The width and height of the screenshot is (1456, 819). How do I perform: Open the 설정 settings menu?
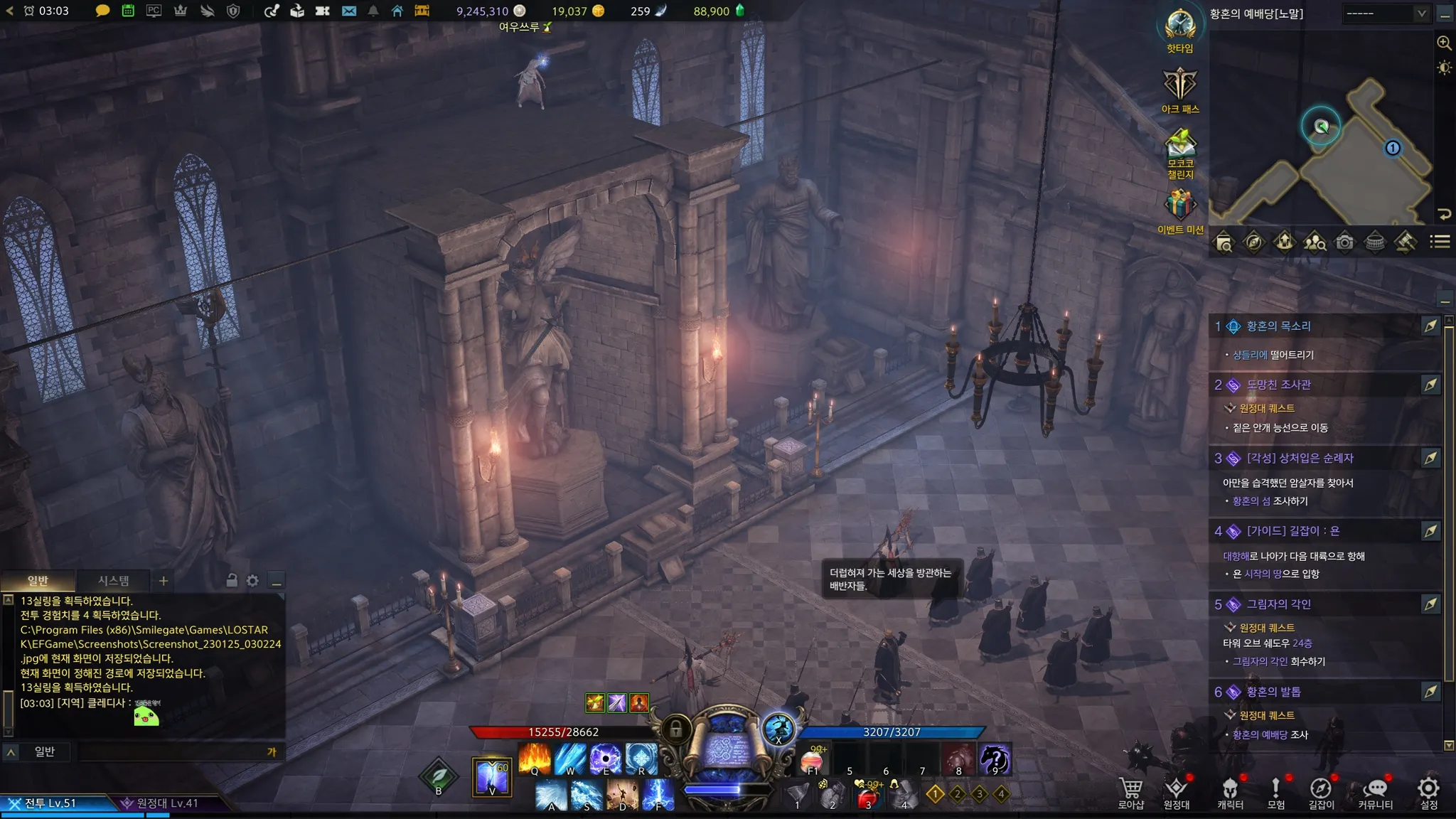(1428, 791)
